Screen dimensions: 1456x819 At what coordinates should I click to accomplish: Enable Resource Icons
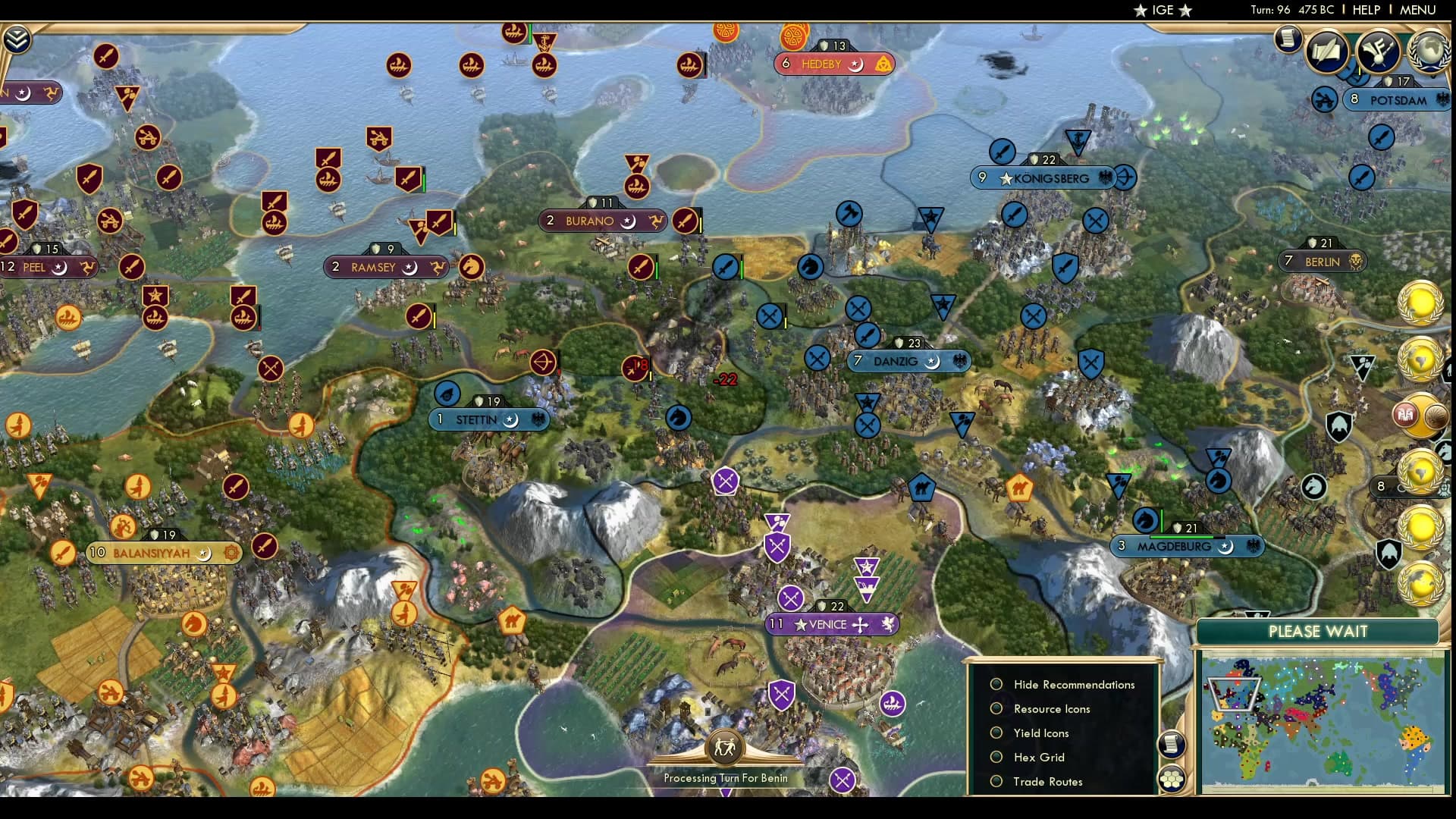click(996, 708)
